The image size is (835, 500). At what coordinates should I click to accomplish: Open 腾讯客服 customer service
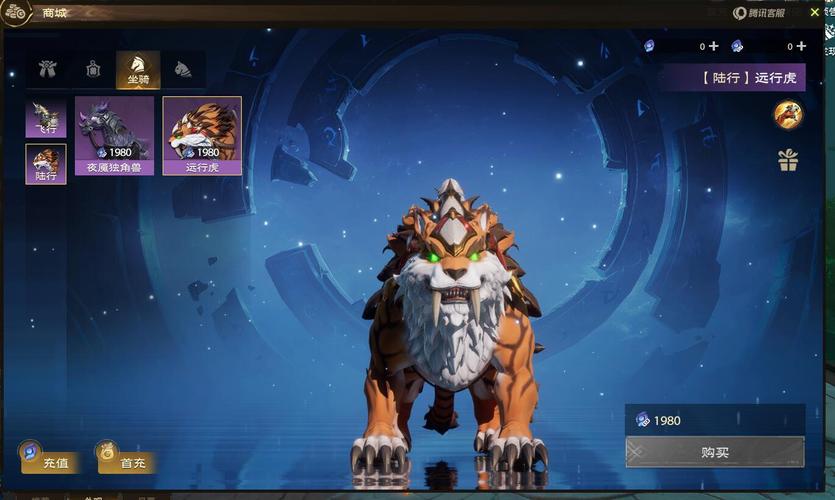[x=759, y=13]
